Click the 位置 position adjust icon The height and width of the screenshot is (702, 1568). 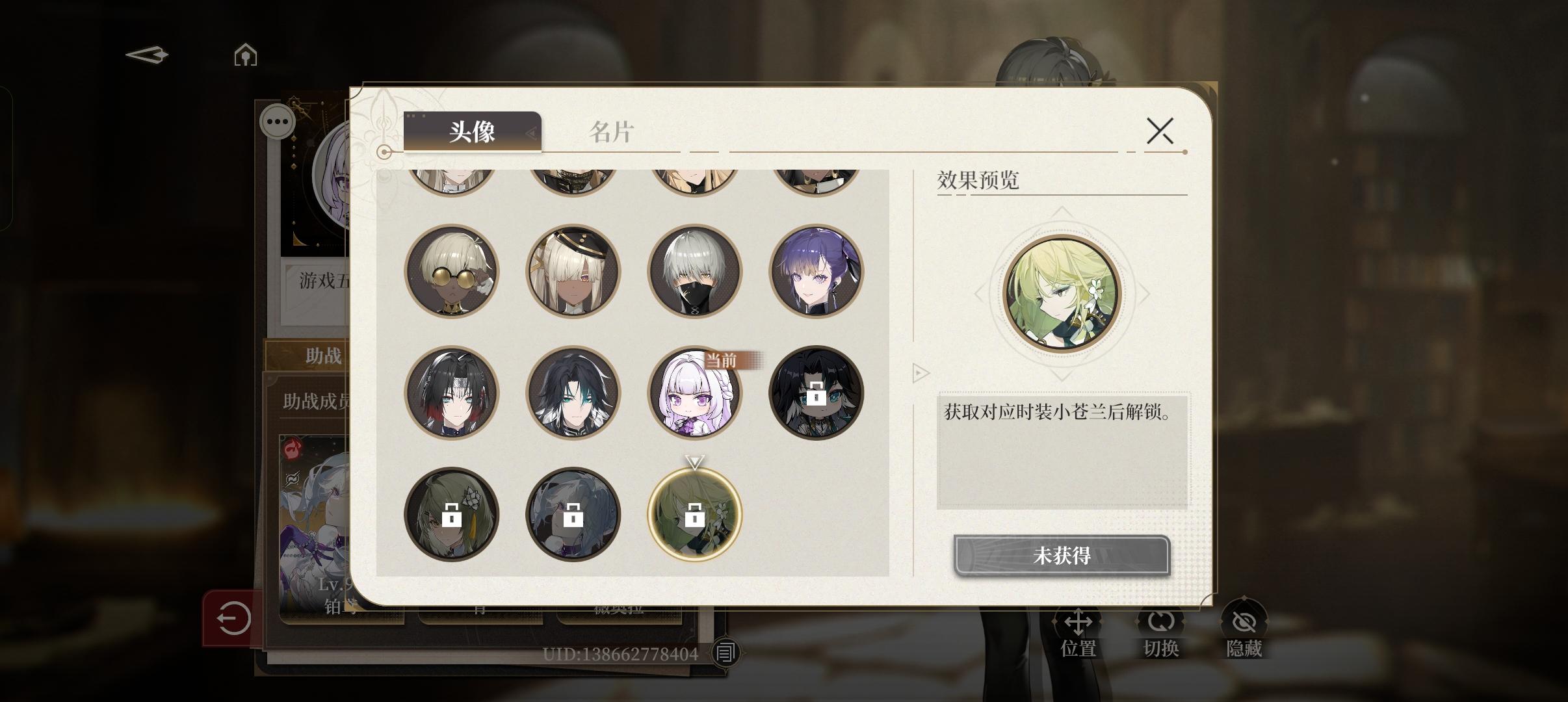pos(1078,625)
